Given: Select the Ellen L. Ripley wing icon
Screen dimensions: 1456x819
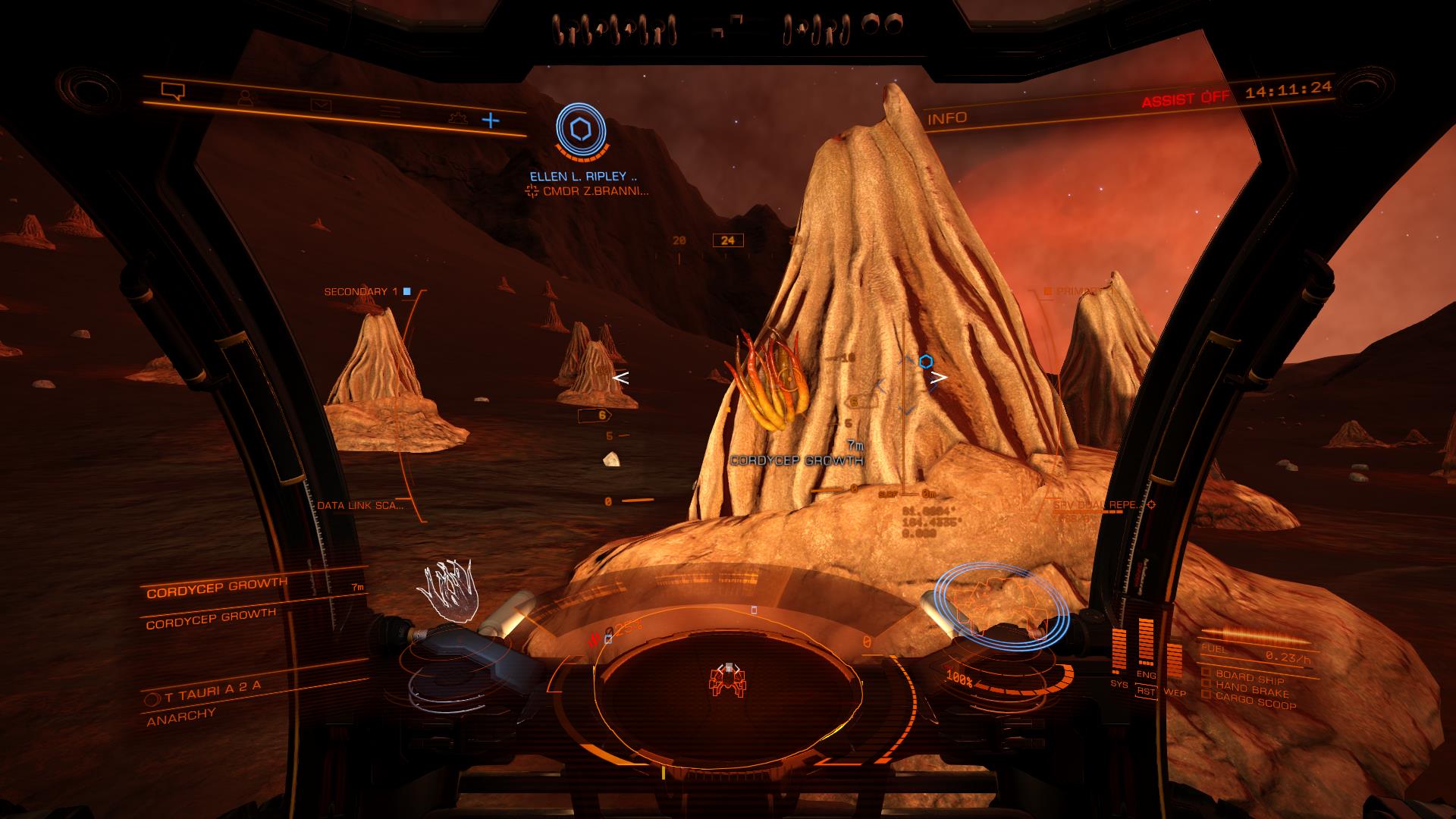Looking at the screenshot, I should (581, 131).
